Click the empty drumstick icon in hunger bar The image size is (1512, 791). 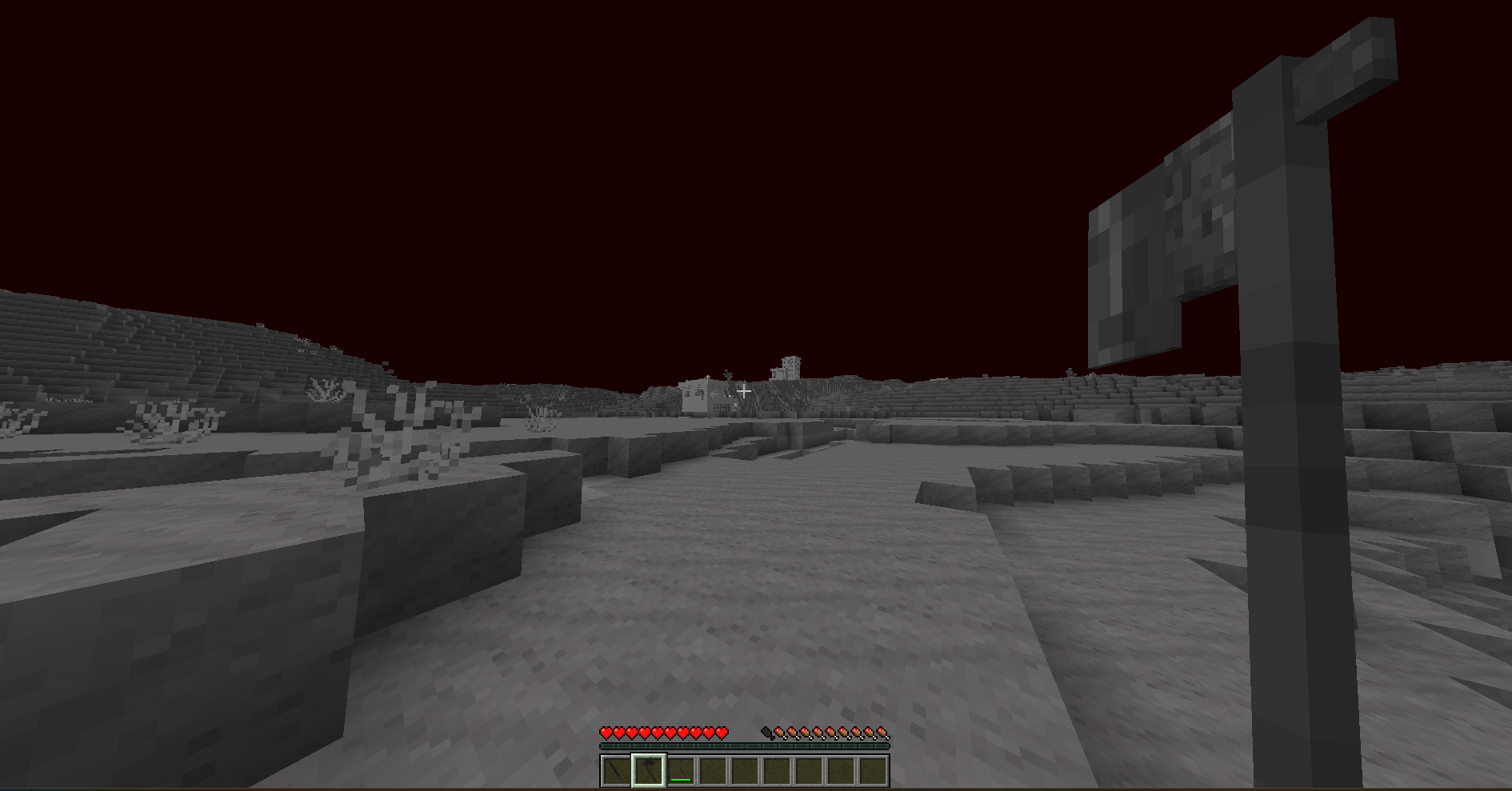click(x=766, y=733)
